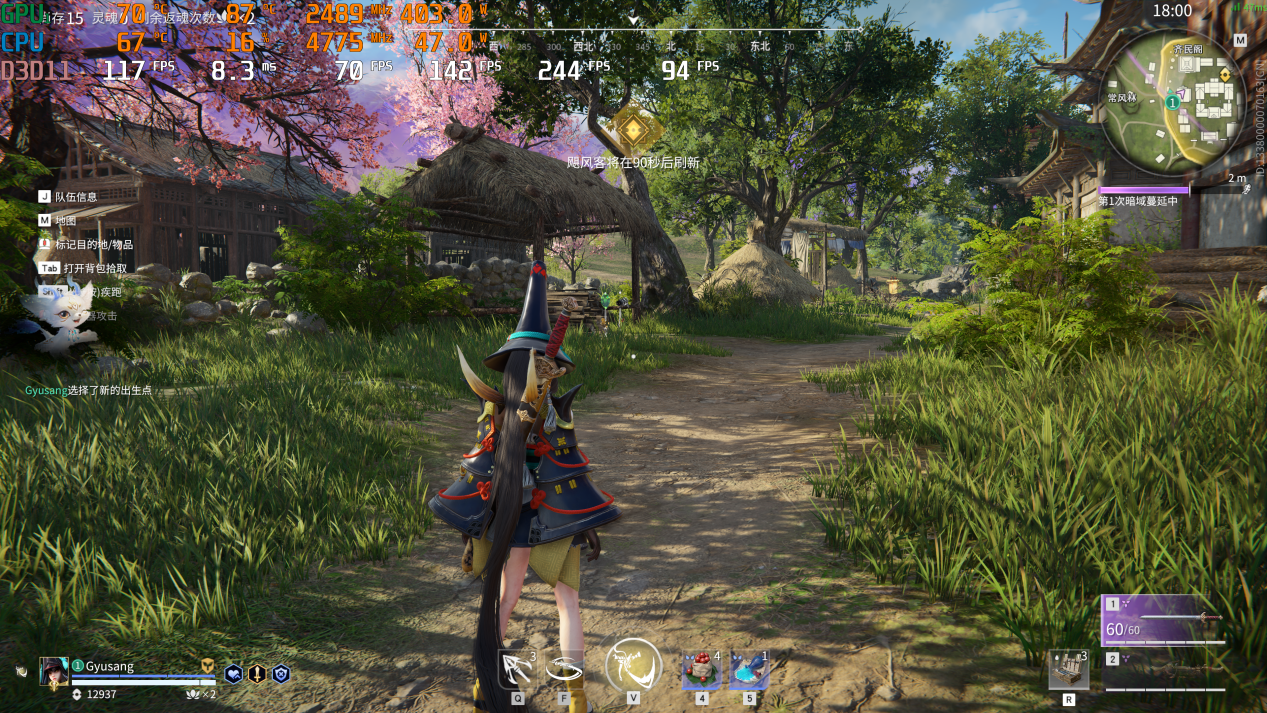Click the yellow diamond marker on the minimap
Viewport: 1267px width, 713px height.
point(1224,76)
